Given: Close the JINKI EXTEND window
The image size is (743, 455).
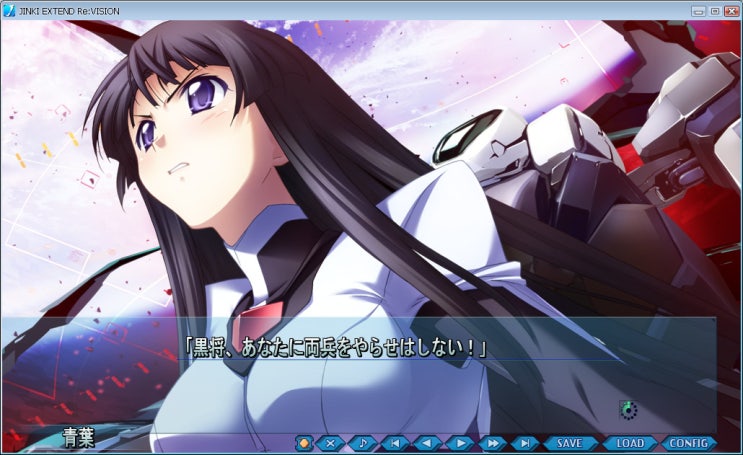Looking at the screenshot, I should (x=729, y=10).
